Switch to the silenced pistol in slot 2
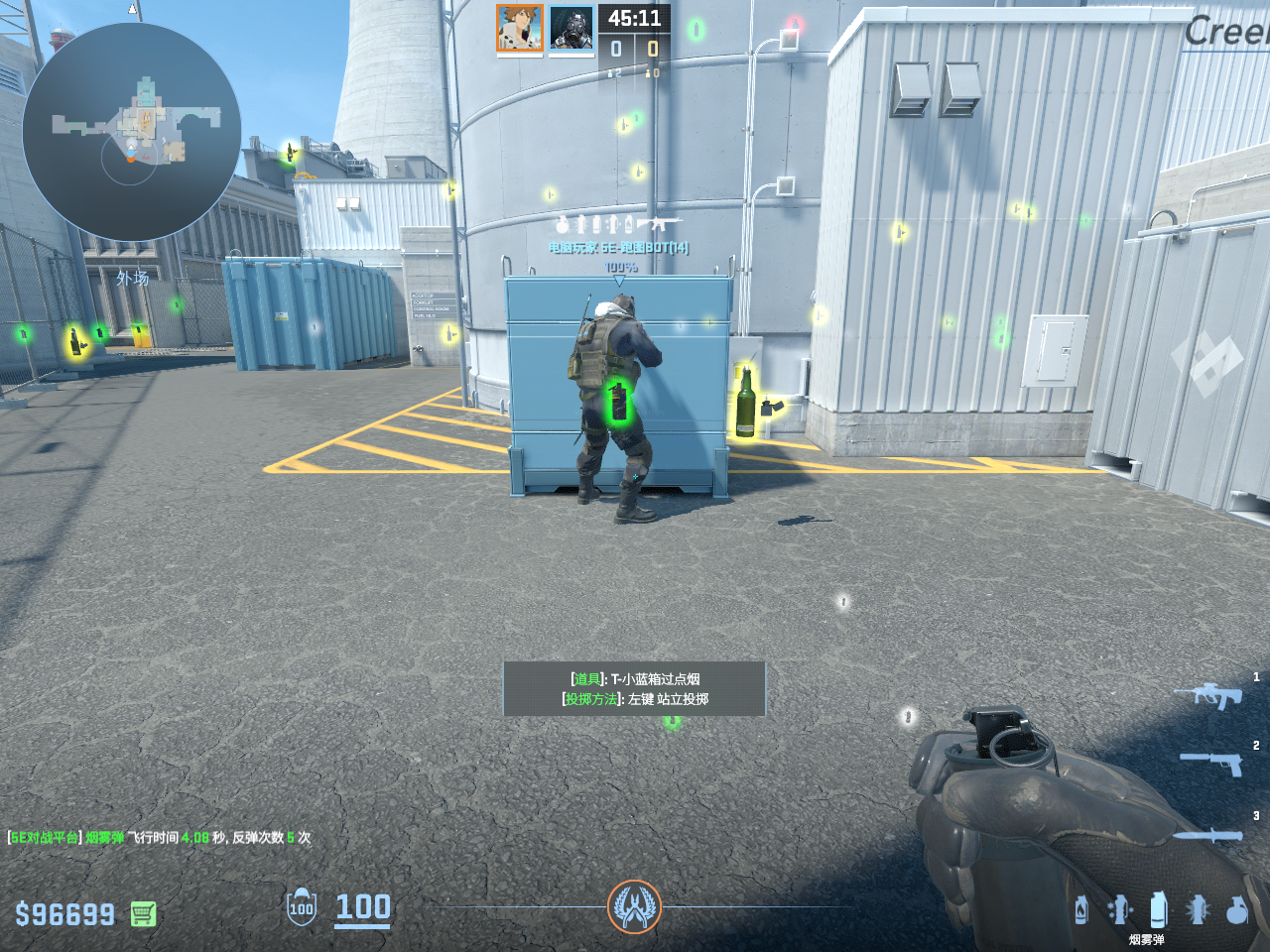1270x952 pixels. [x=1212, y=763]
